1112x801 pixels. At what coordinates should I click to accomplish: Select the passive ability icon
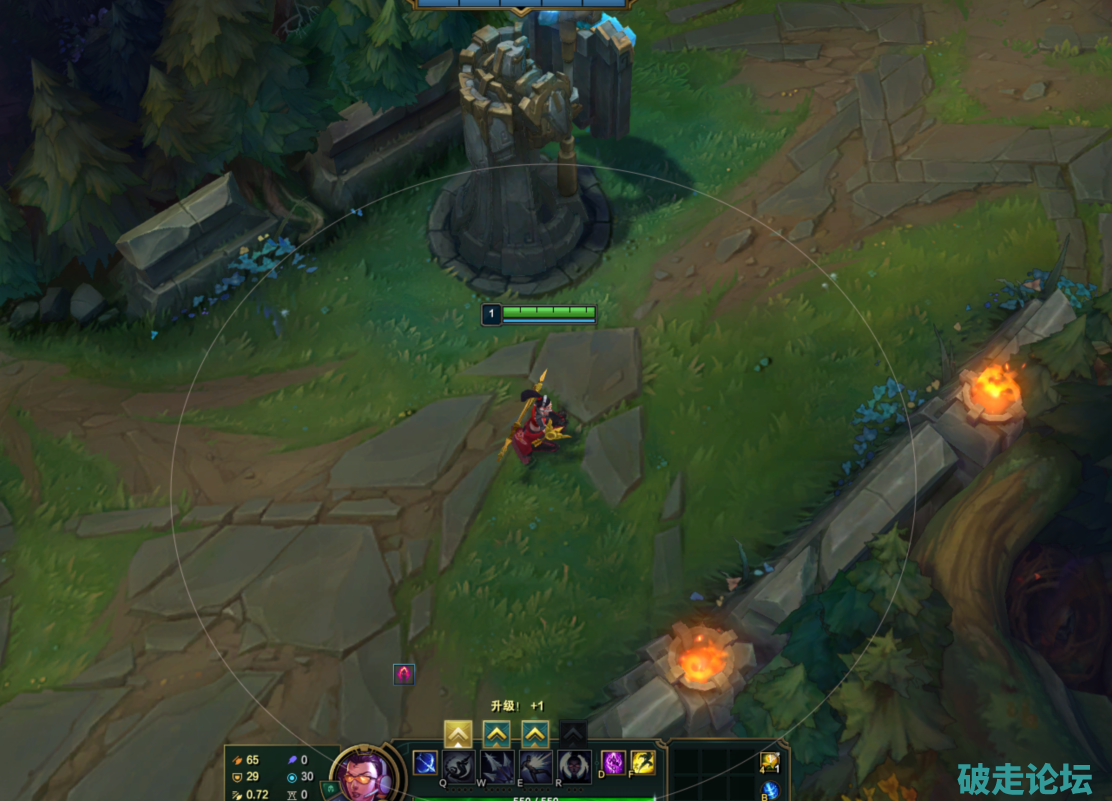coord(424,763)
